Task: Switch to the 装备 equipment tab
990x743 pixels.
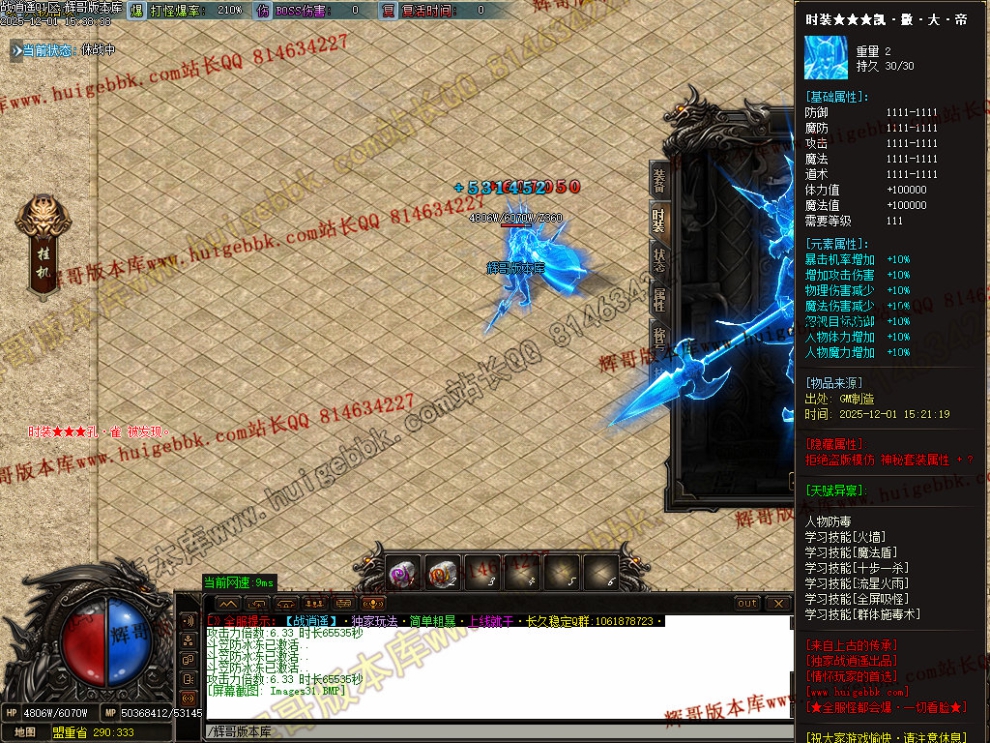Action: coord(659,180)
